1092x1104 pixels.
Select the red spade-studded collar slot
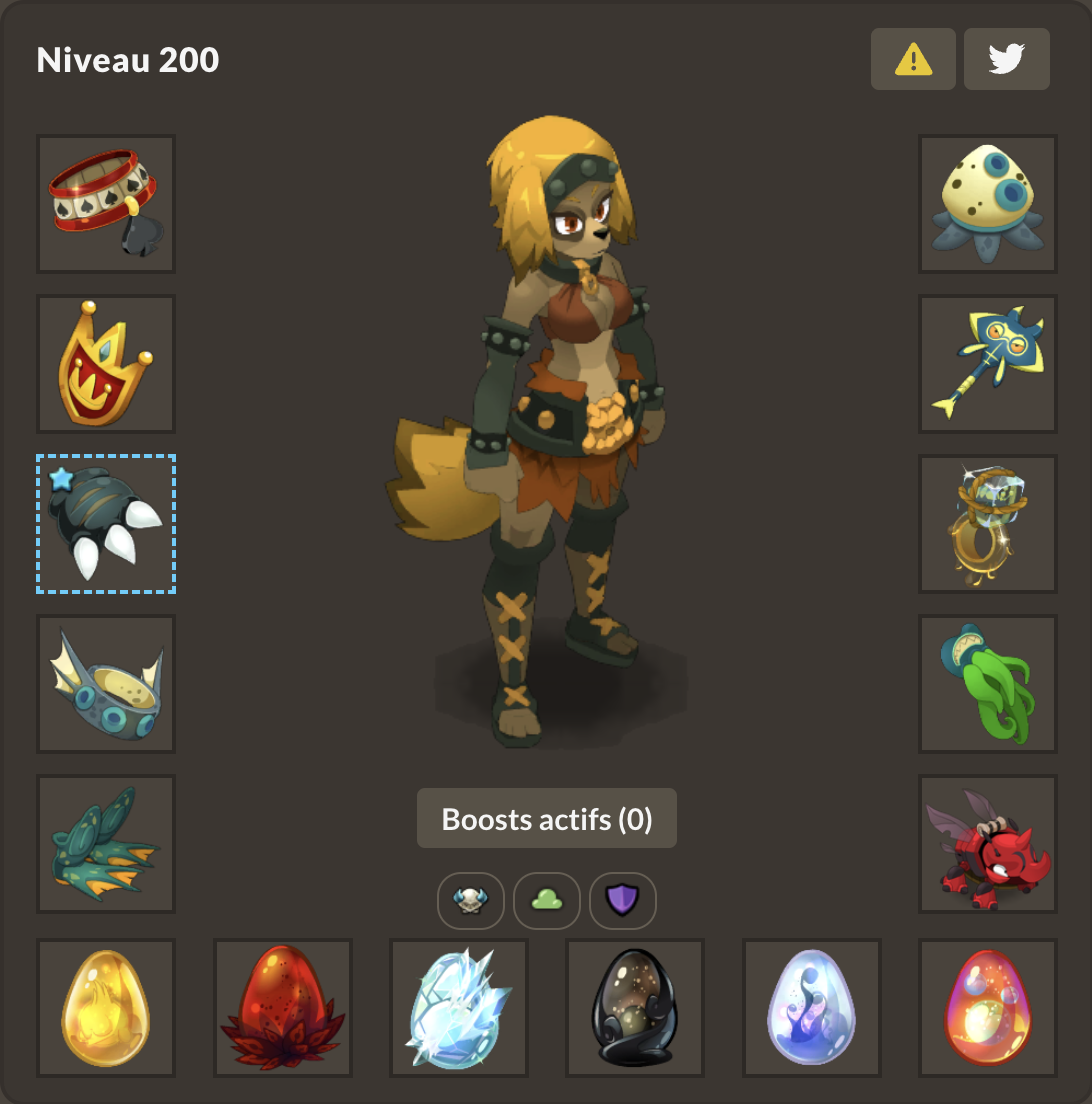coord(106,204)
